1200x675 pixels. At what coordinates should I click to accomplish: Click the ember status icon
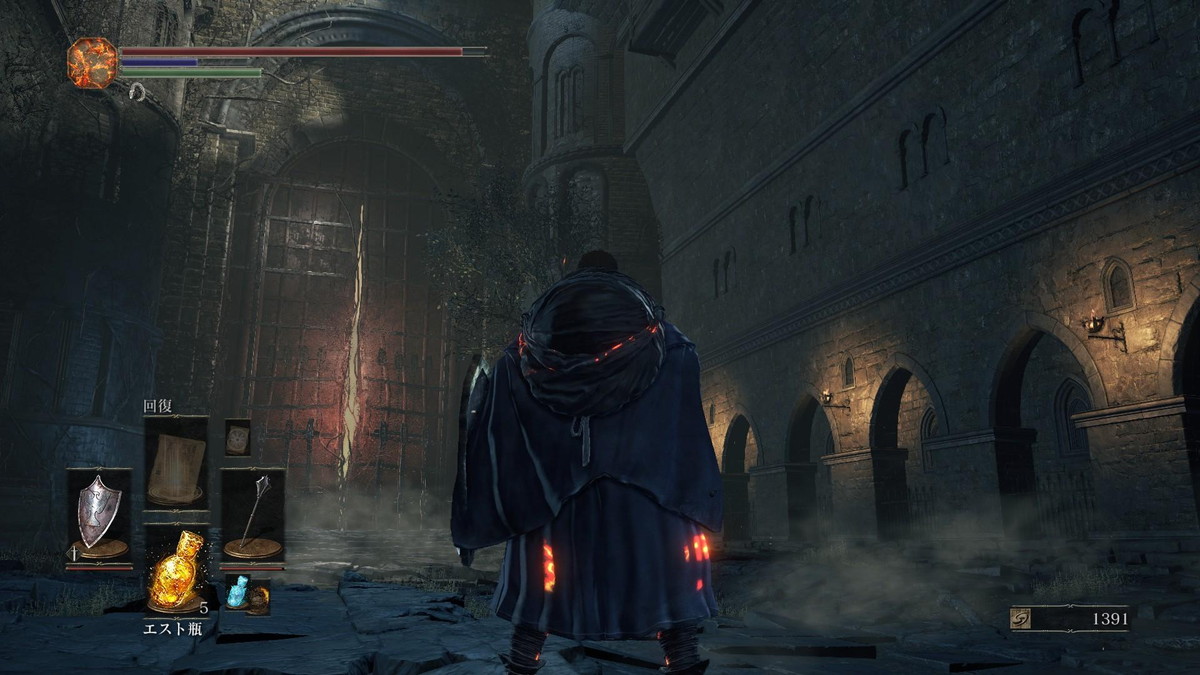click(92, 62)
